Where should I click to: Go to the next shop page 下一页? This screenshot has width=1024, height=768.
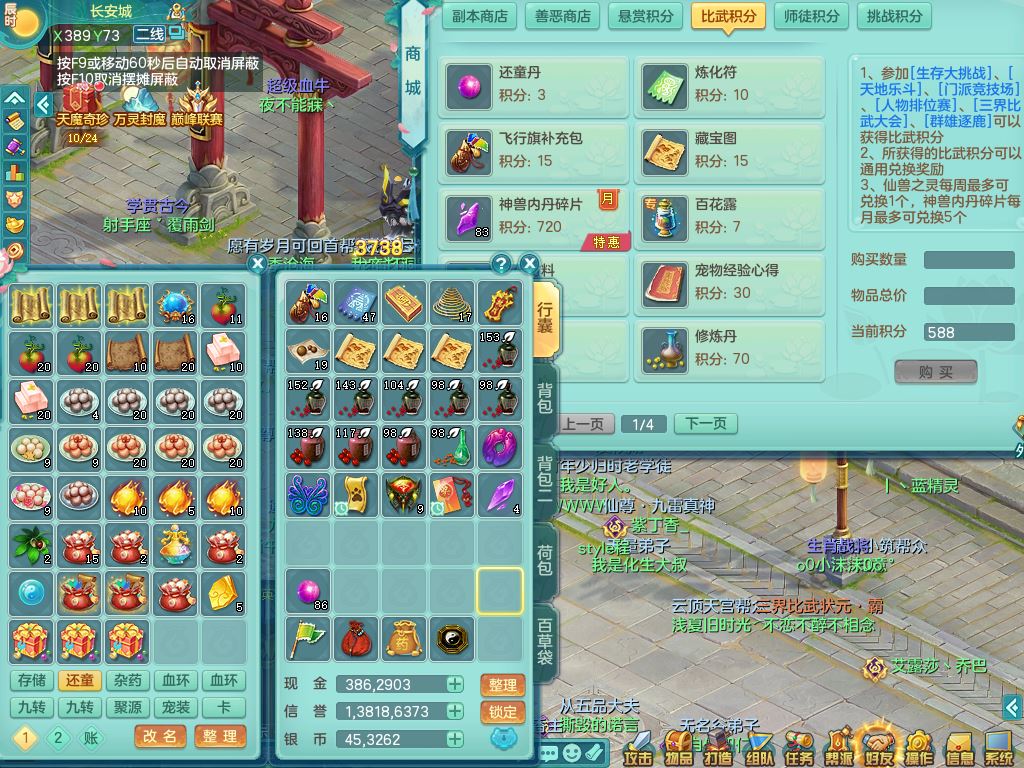(705, 424)
